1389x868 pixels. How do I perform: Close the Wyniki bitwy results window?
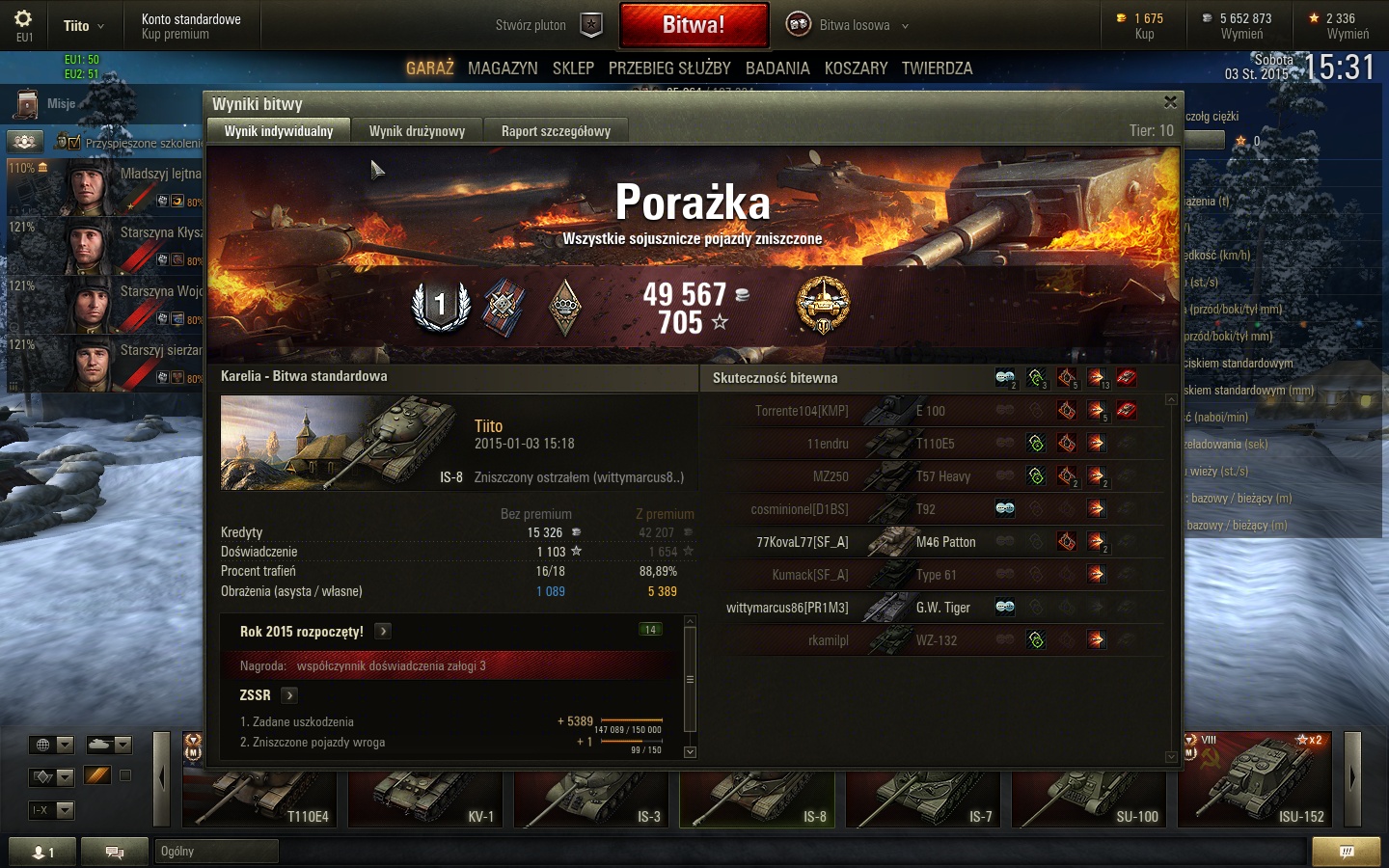pyautogui.click(x=1170, y=102)
